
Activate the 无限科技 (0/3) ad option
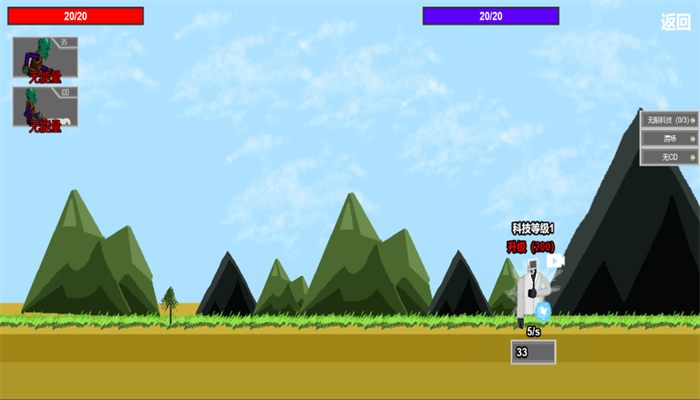click(x=669, y=120)
